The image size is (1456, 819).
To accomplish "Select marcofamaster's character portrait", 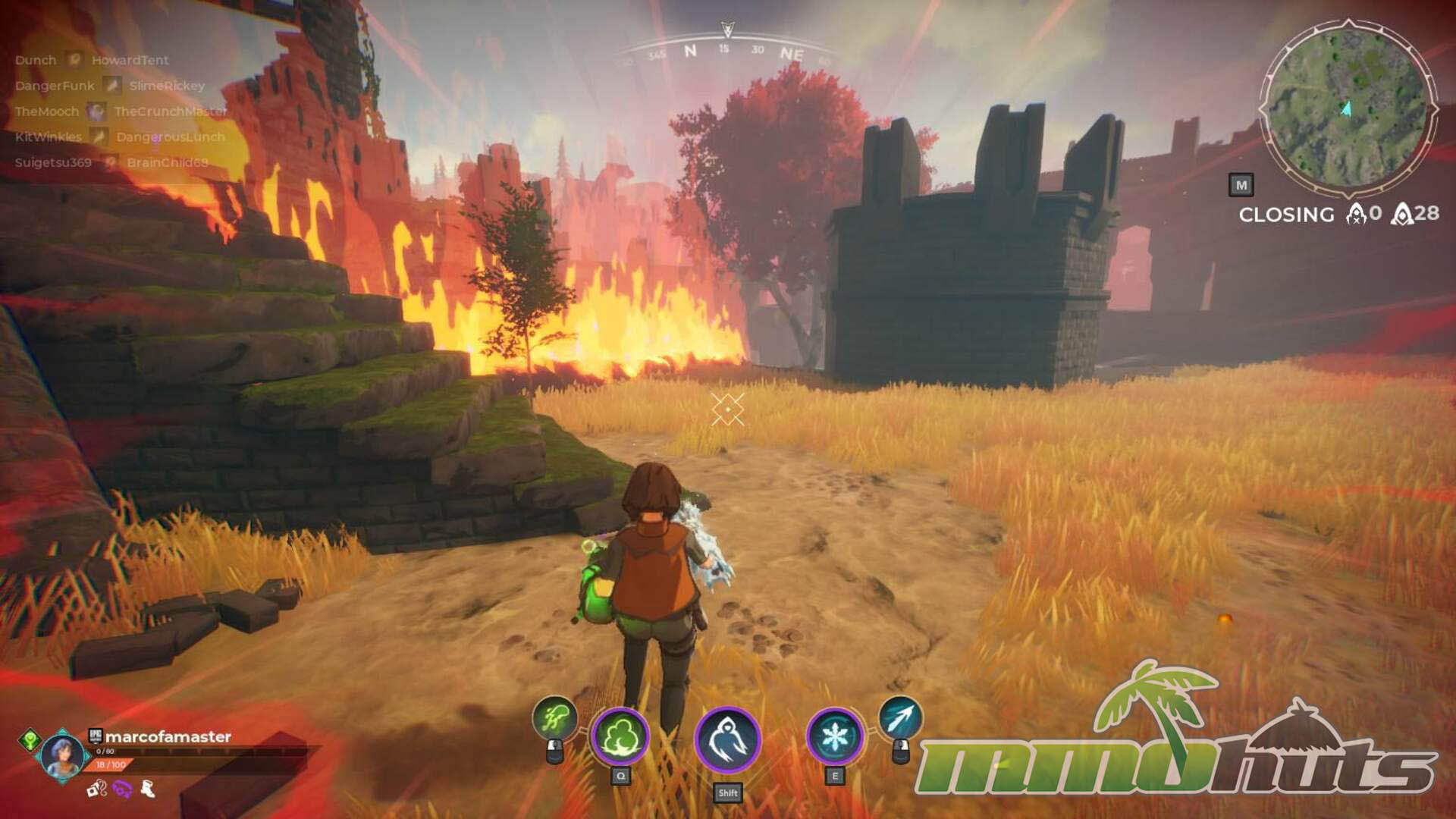I will 62,756.
